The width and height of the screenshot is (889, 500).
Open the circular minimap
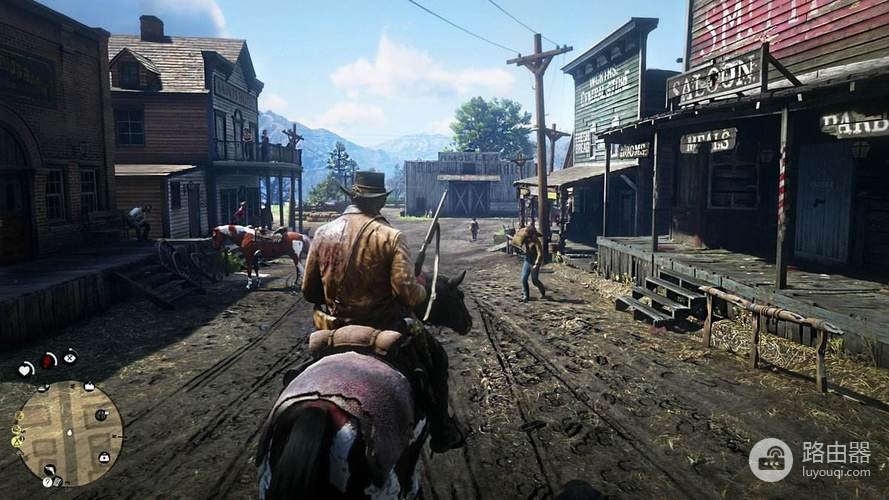(69, 433)
